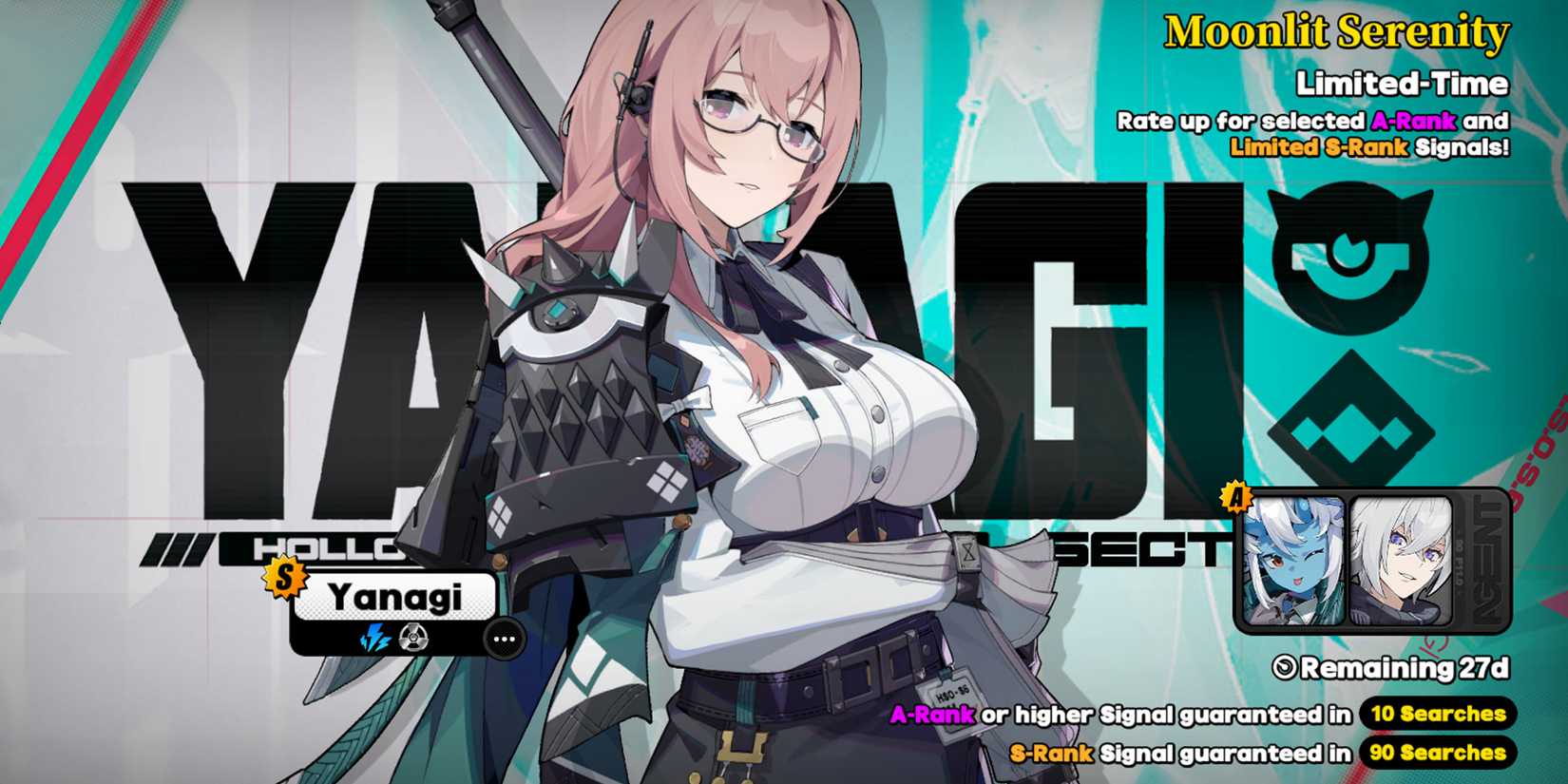Open the Moonlit Serenity banner title
1568x784 pixels.
click(x=1335, y=35)
